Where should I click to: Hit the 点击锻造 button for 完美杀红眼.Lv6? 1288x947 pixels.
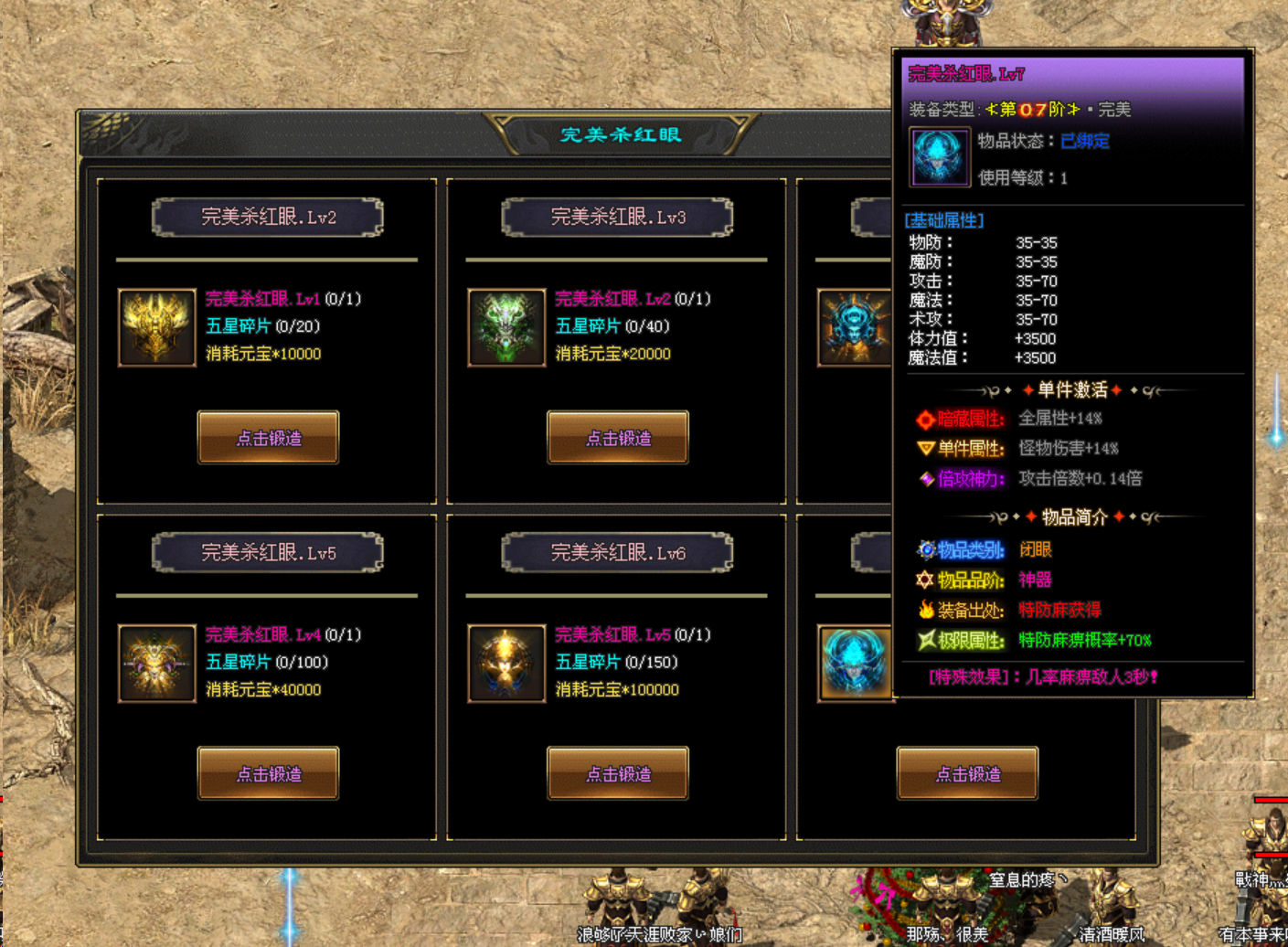click(618, 773)
